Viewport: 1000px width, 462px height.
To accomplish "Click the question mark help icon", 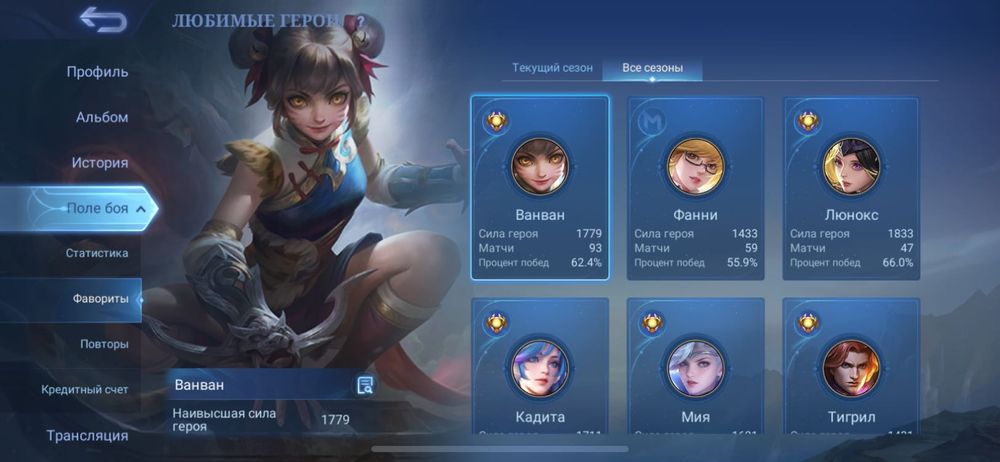I will 360,21.
